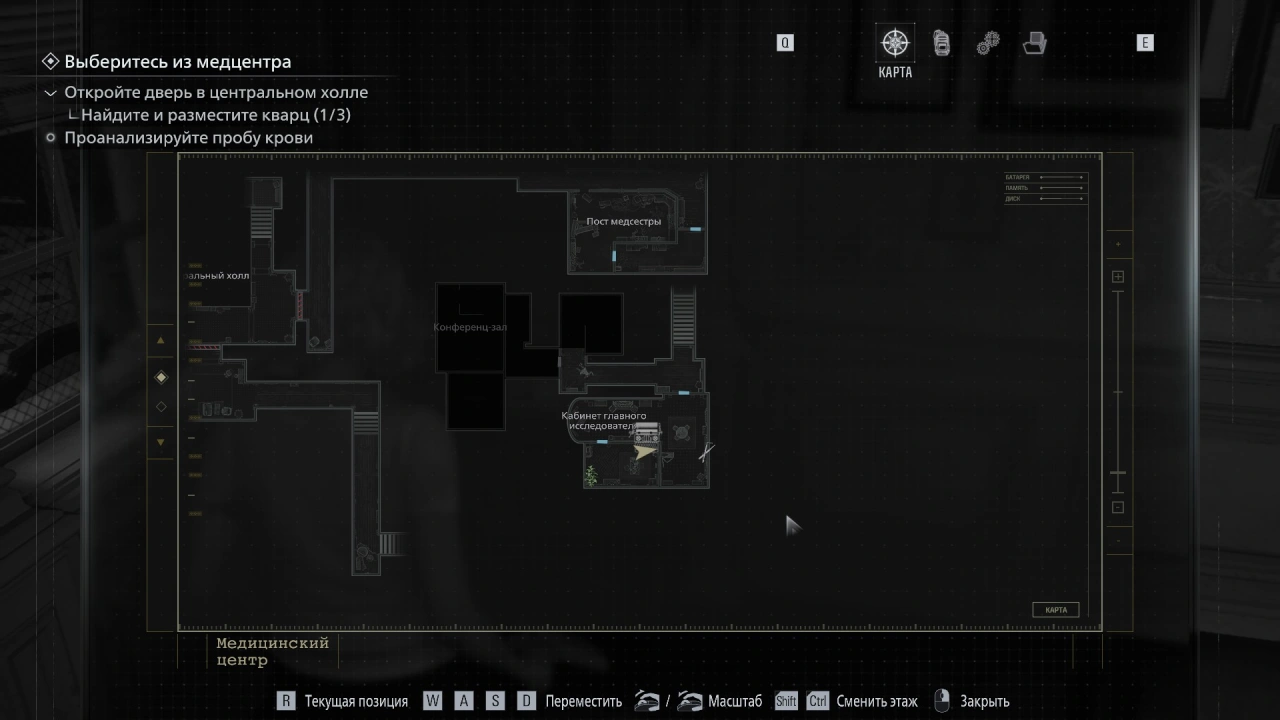Zoom in with the map's plus button

[x=1118, y=277]
